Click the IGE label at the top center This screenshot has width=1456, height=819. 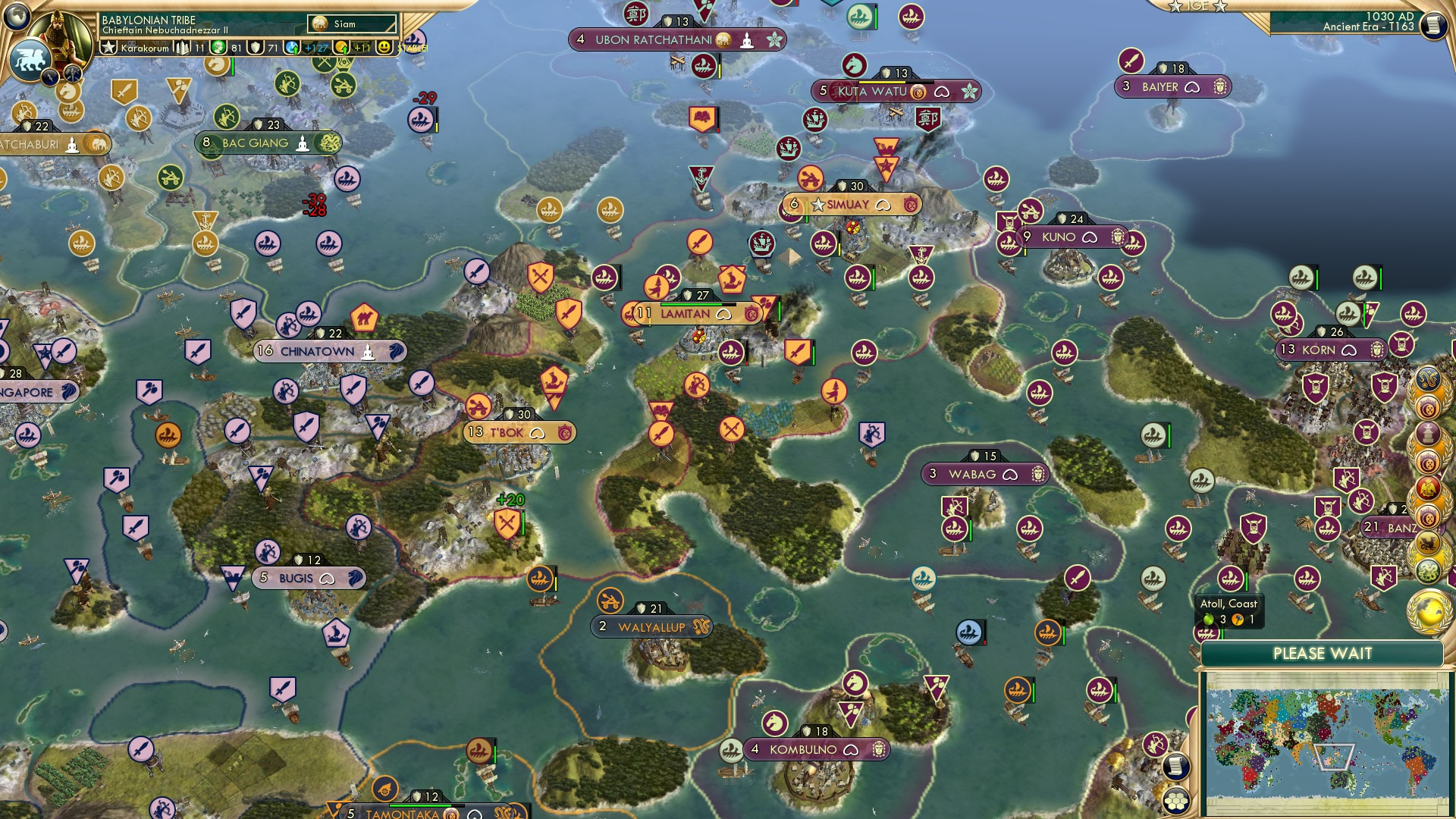coord(1197,6)
